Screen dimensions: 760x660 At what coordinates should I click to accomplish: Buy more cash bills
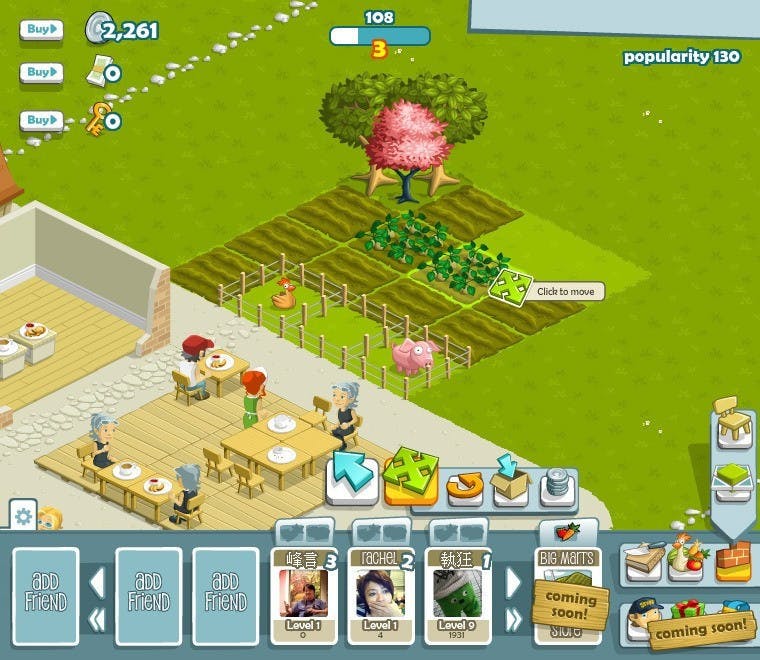pyautogui.click(x=40, y=72)
